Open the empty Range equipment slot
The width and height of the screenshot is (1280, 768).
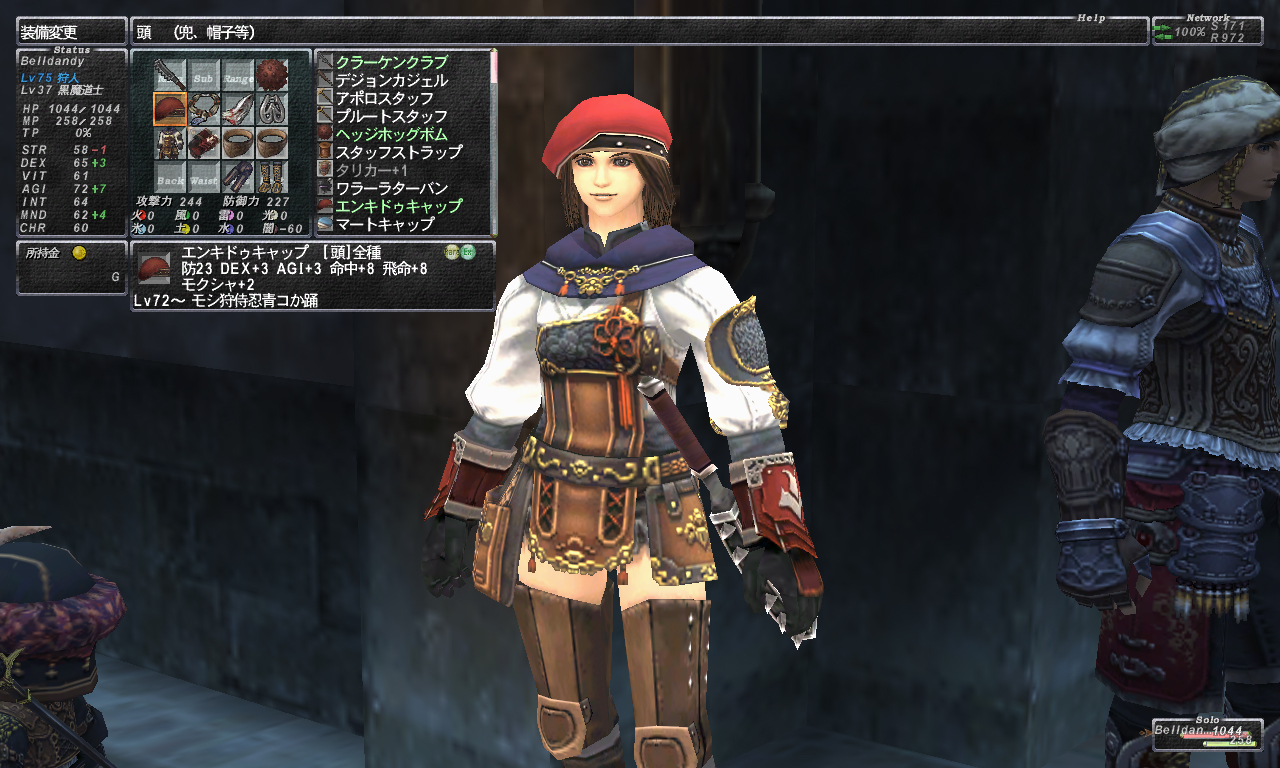[x=238, y=74]
